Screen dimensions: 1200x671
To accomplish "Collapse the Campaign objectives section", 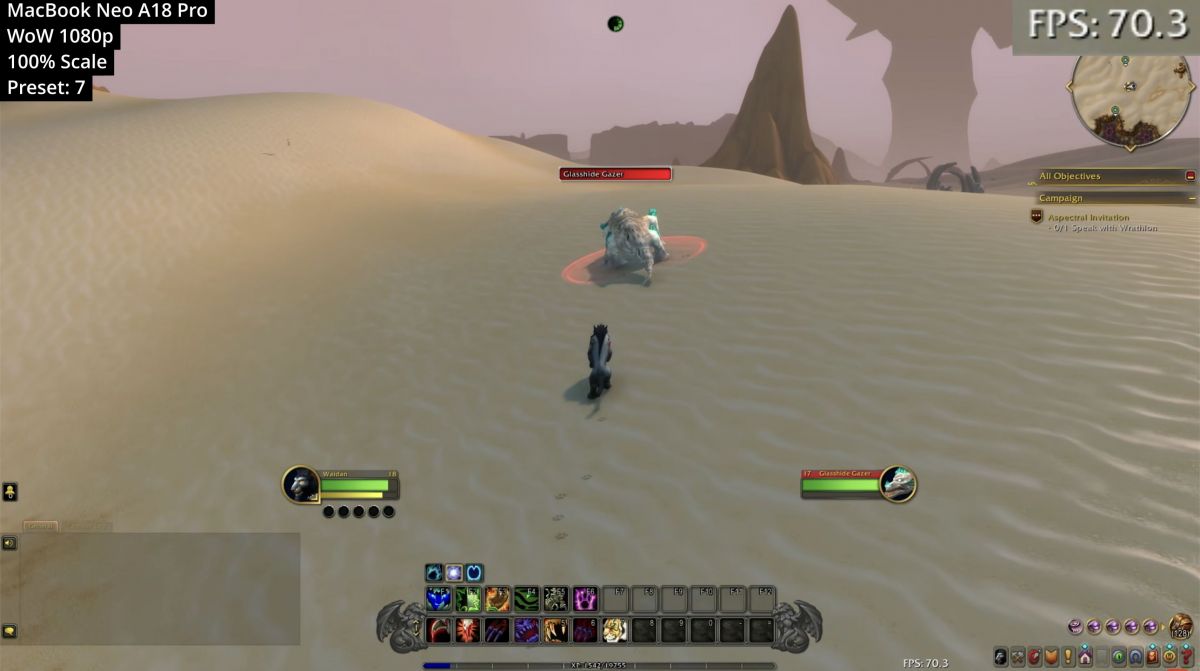I will point(1190,198).
